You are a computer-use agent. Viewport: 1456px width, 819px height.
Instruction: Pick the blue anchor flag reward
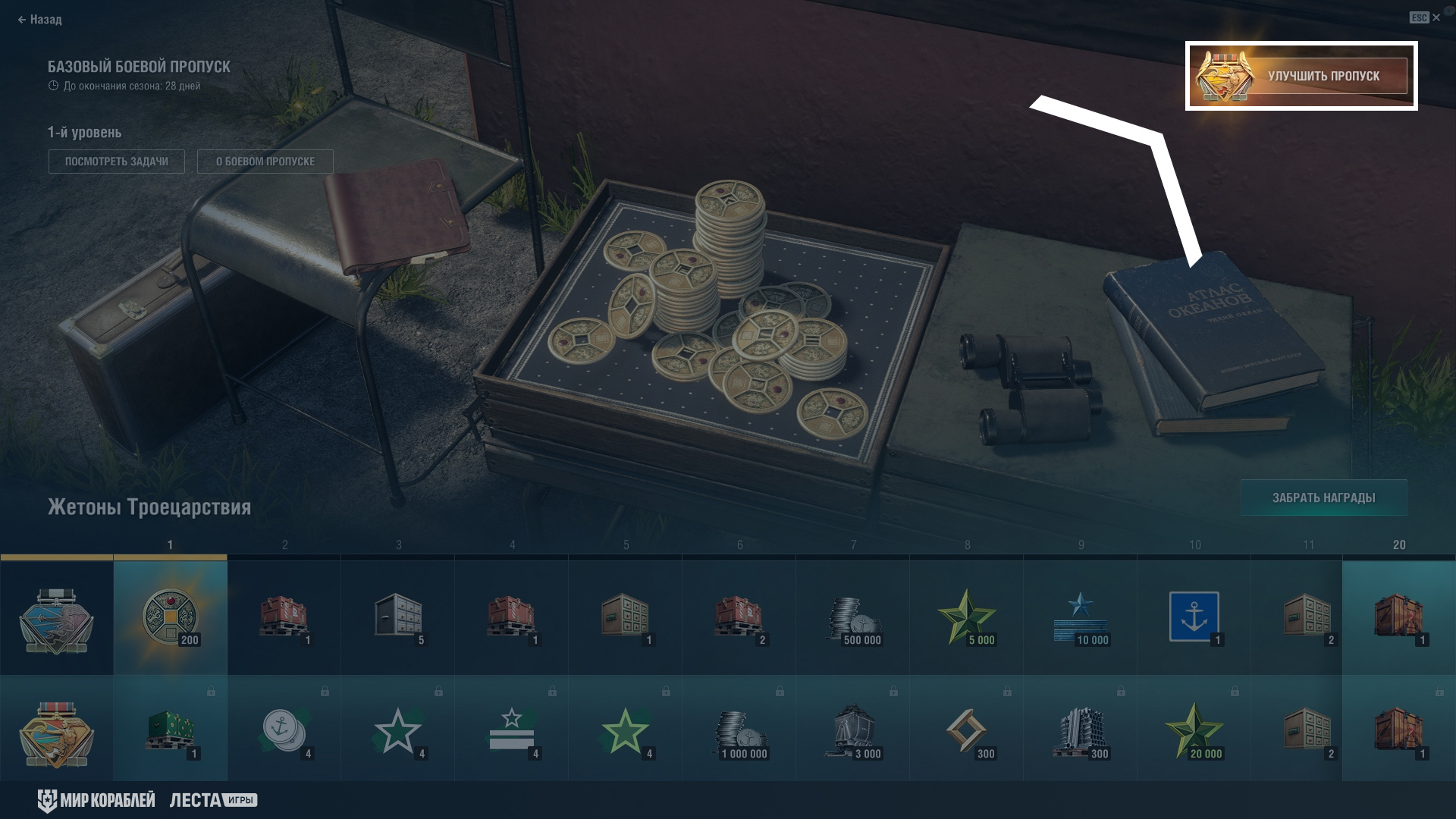click(x=1194, y=617)
